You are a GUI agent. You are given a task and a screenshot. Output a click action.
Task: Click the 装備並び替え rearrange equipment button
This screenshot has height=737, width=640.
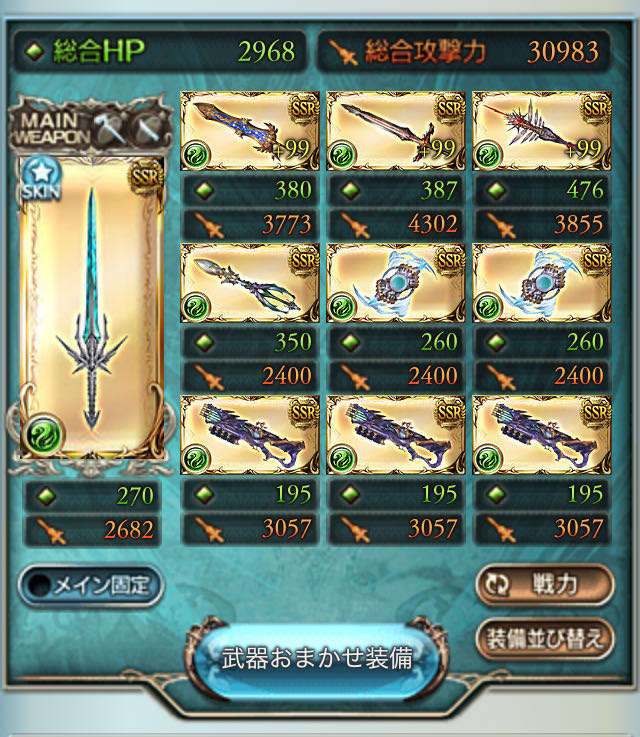click(x=544, y=640)
